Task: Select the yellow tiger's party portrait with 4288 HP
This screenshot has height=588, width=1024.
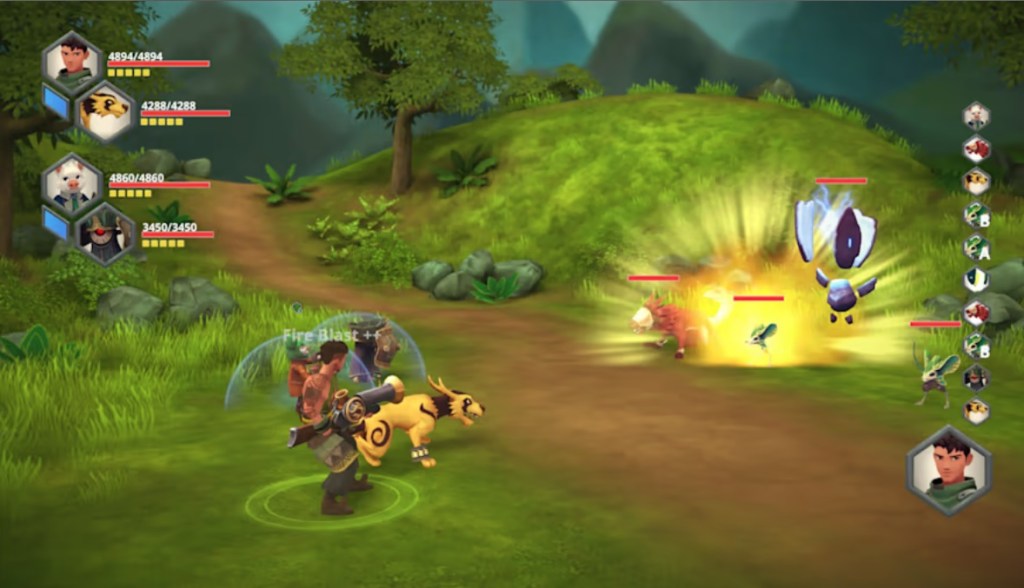Action: point(105,113)
